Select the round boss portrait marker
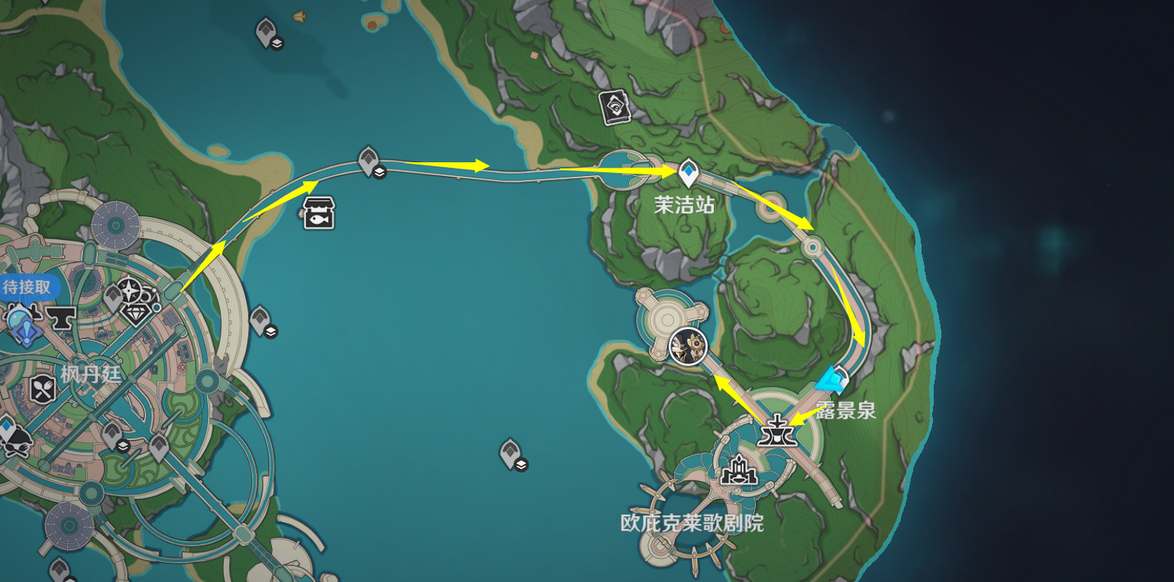1174x582 pixels. click(688, 345)
